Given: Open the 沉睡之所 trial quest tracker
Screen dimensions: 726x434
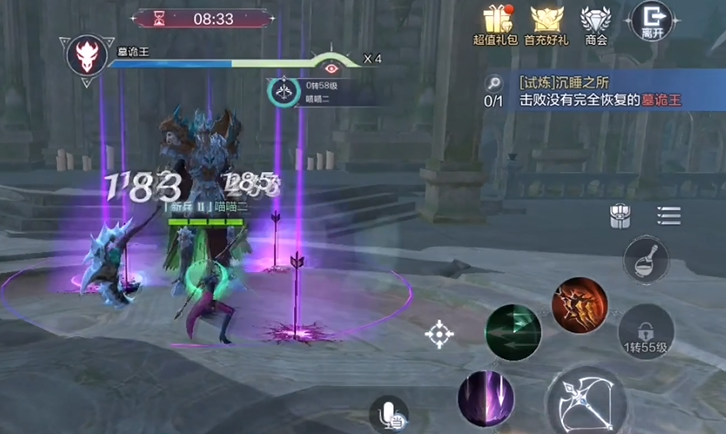Looking at the screenshot, I should point(600,90).
